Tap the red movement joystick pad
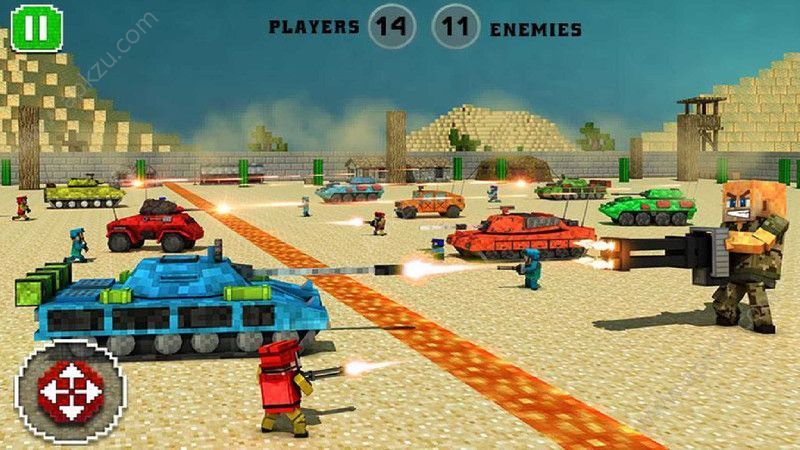The height and width of the screenshot is (450, 800). coord(69,390)
